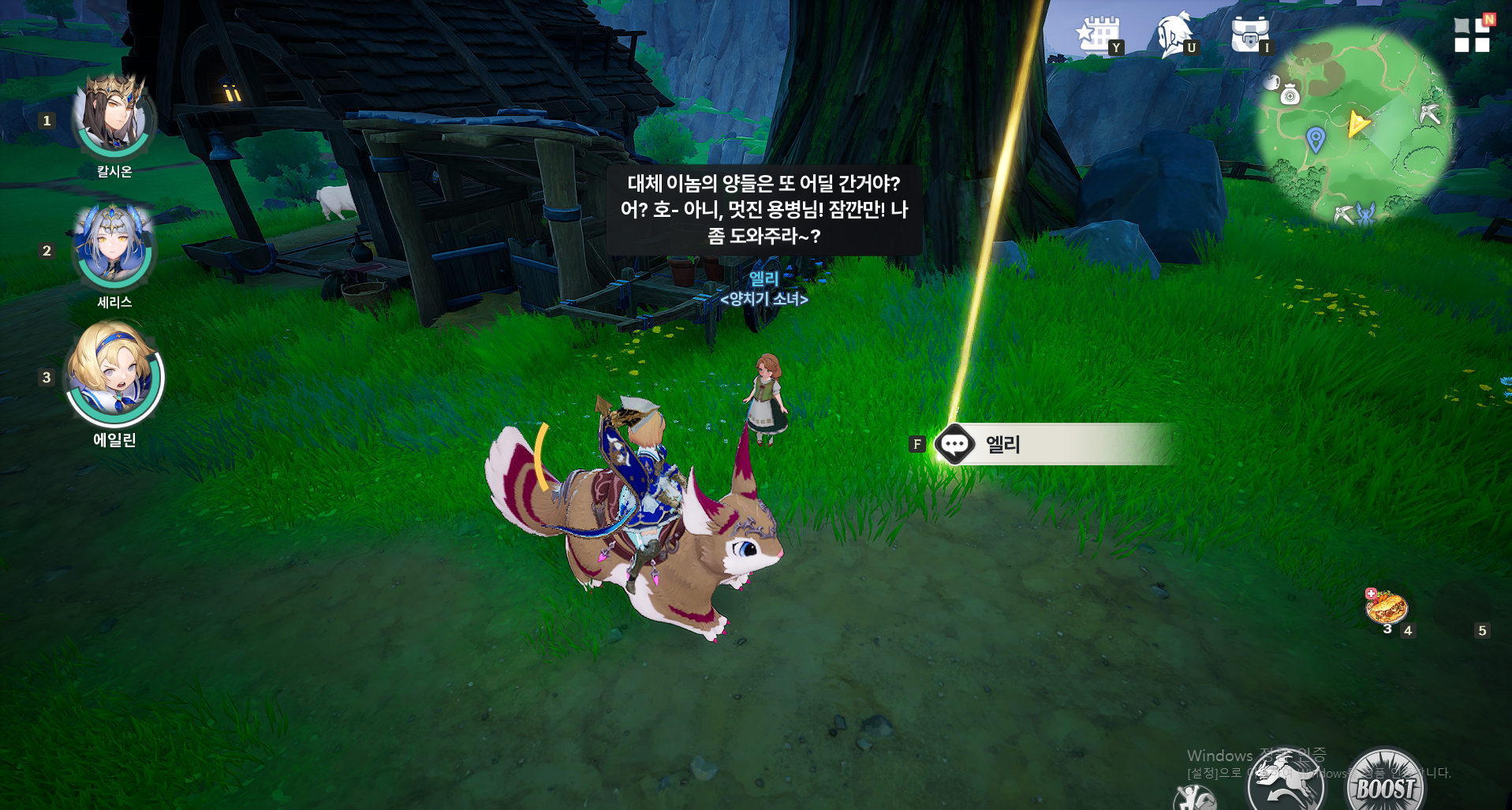
Task: Click the circular minimap
Action: [1353, 126]
